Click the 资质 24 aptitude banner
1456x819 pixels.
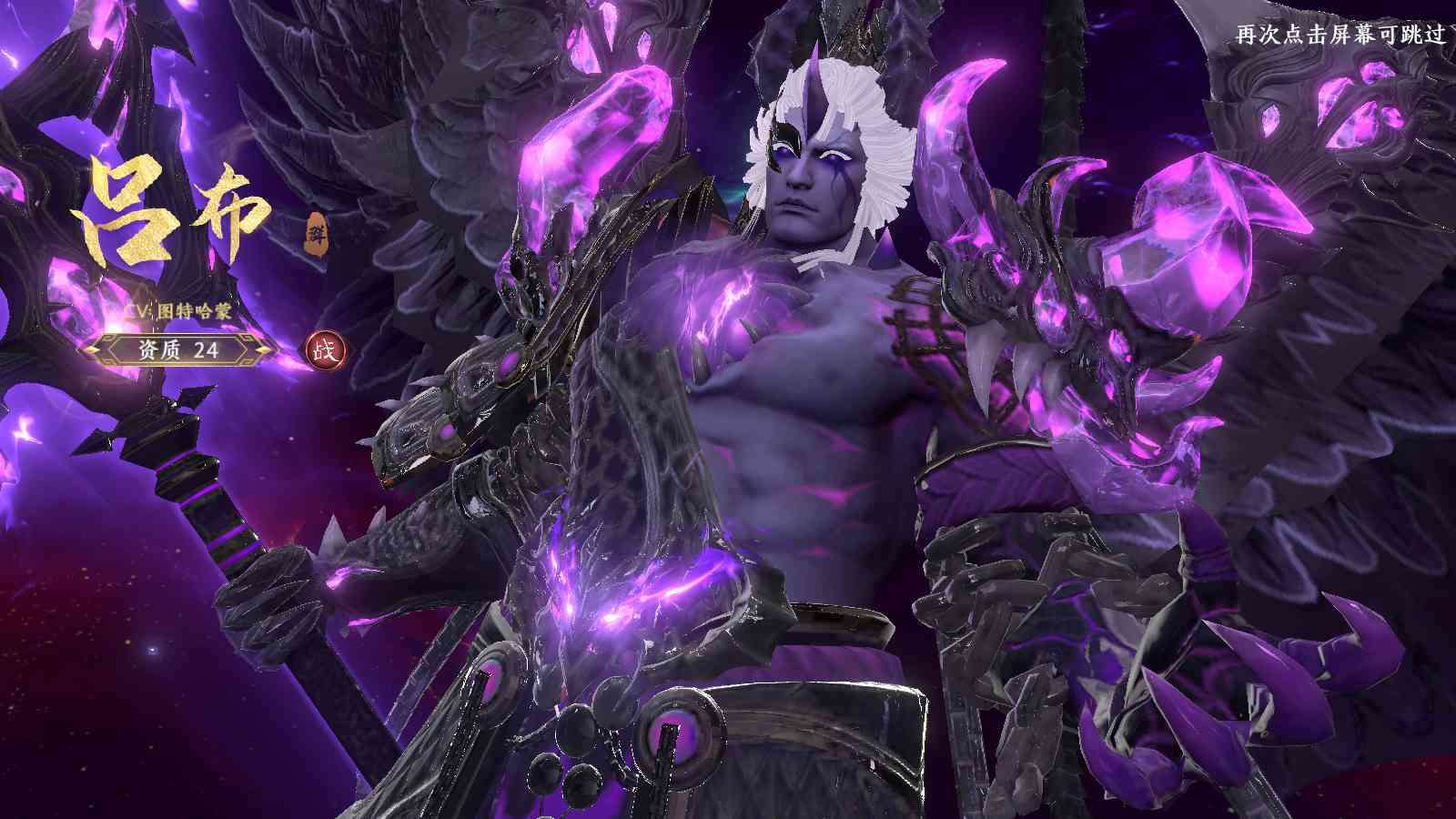[x=179, y=349]
